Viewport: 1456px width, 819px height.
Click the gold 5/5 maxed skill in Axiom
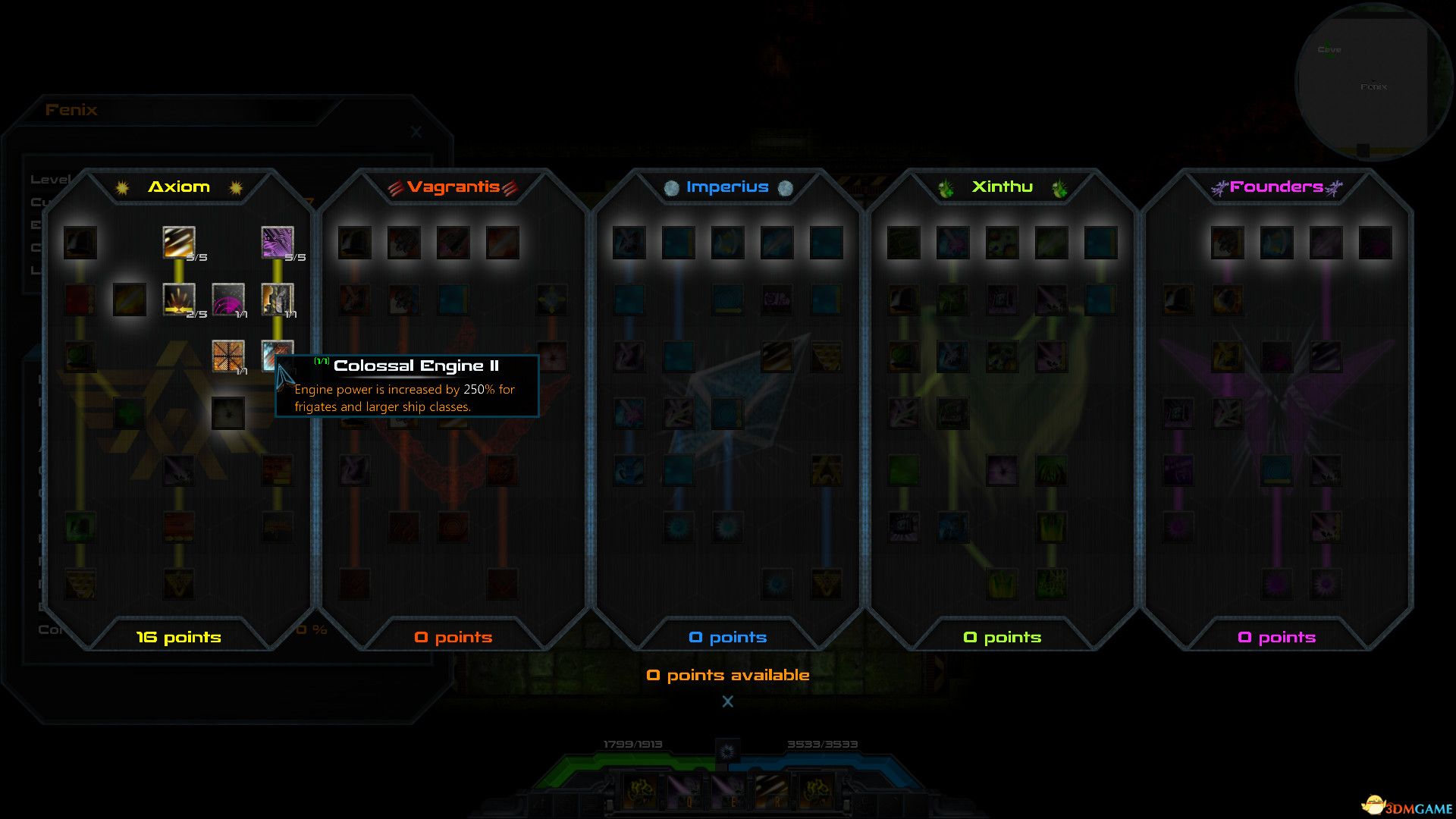point(179,243)
